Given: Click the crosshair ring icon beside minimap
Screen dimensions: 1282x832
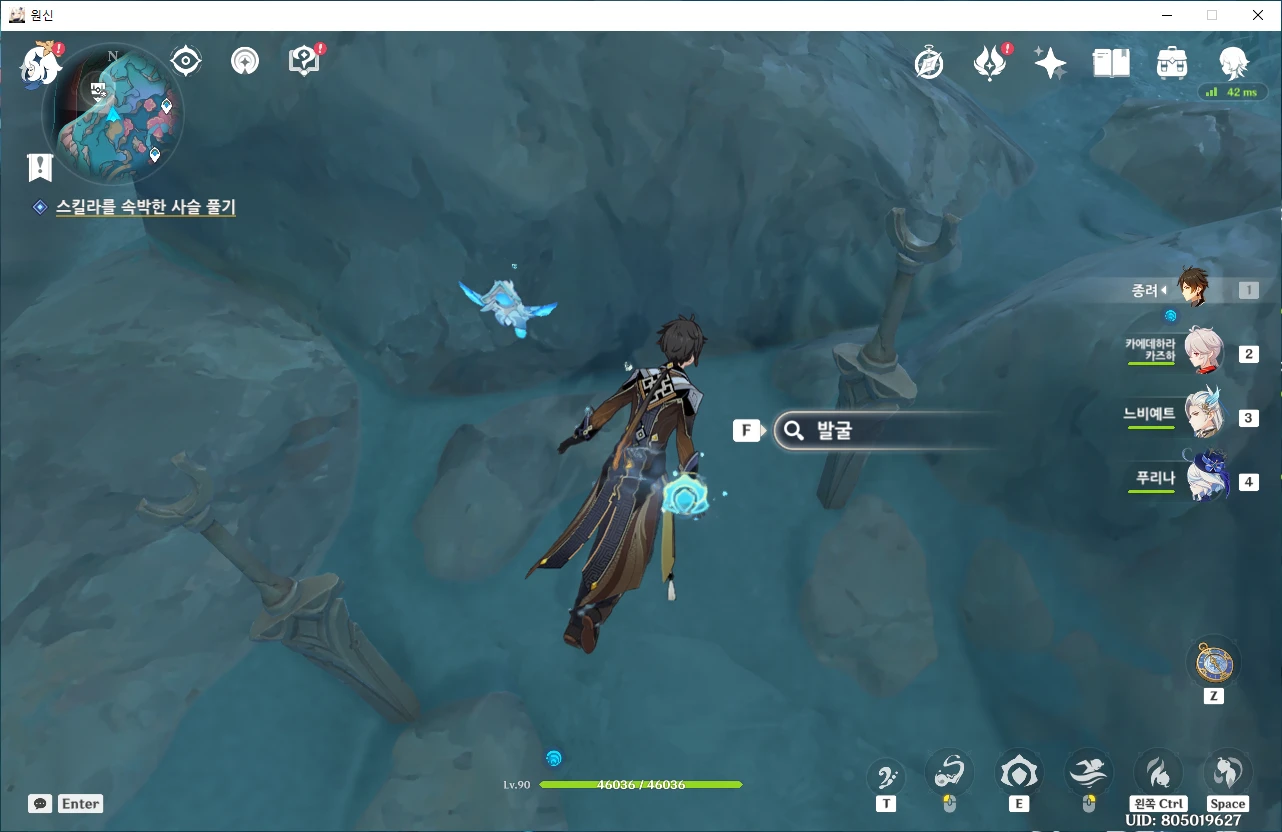Looking at the screenshot, I should click(186, 61).
